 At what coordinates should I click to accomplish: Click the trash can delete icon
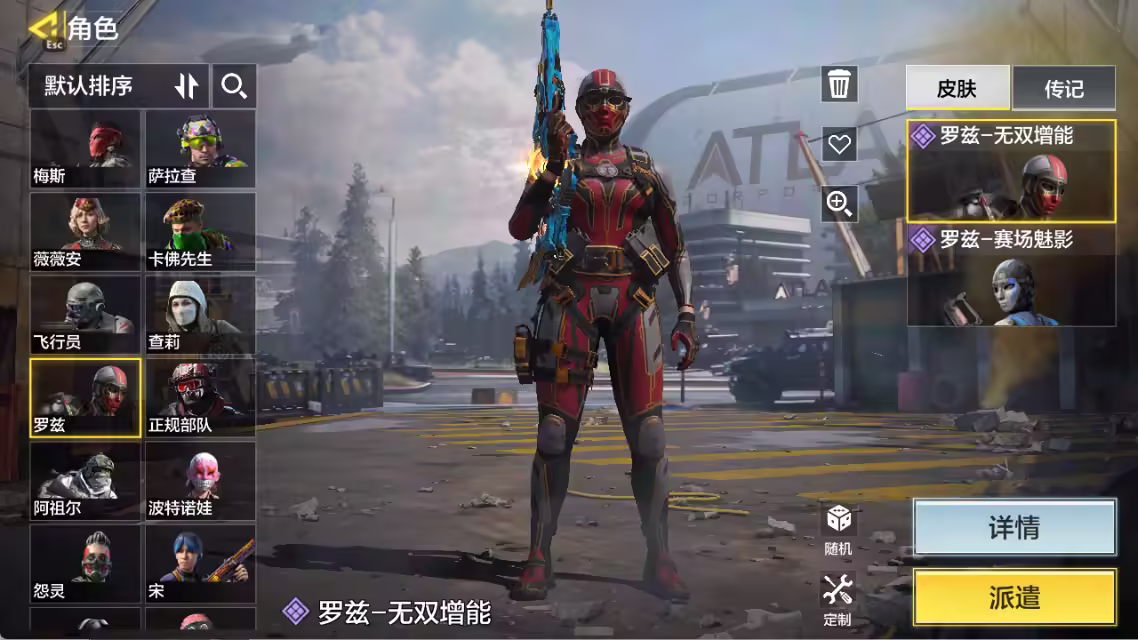pos(839,85)
